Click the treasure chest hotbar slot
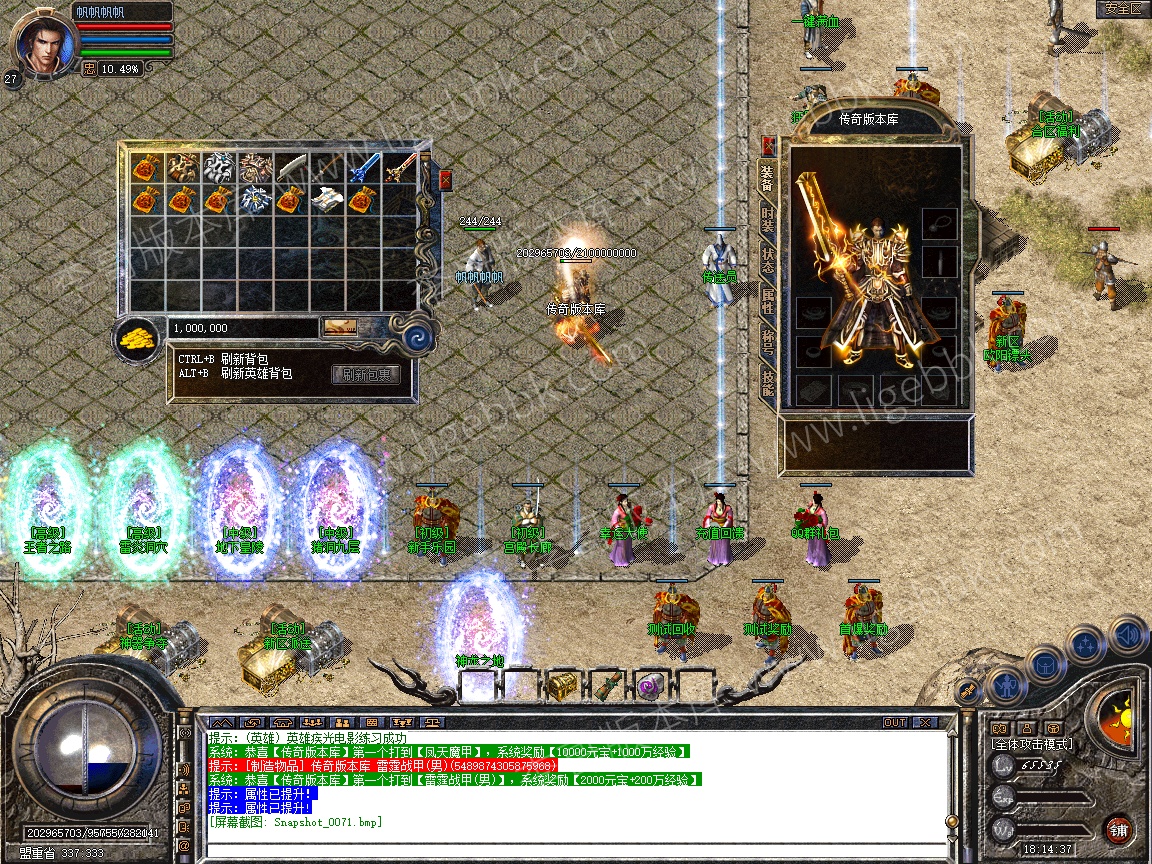Image resolution: width=1152 pixels, height=864 pixels. [560, 686]
